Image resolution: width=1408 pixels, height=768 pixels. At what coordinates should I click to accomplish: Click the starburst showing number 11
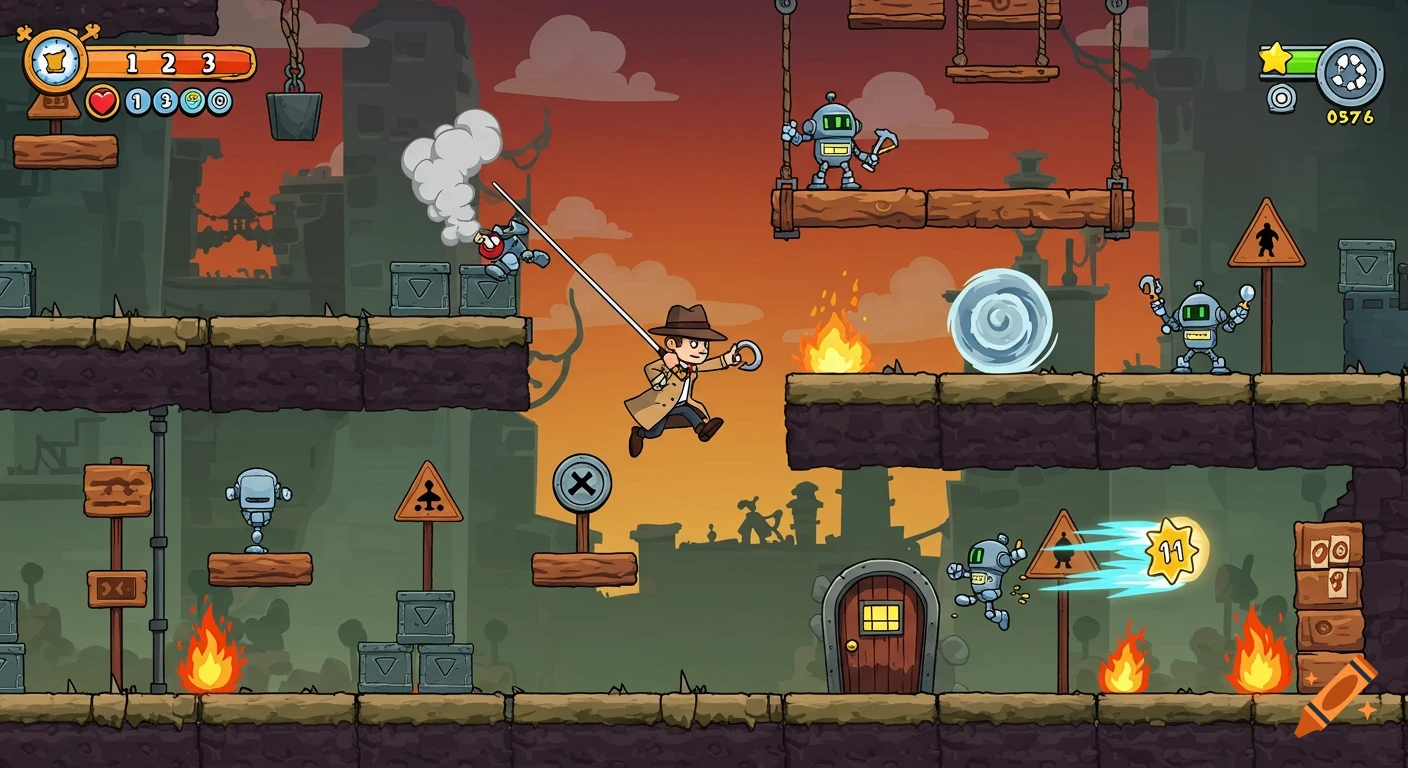(1172, 547)
